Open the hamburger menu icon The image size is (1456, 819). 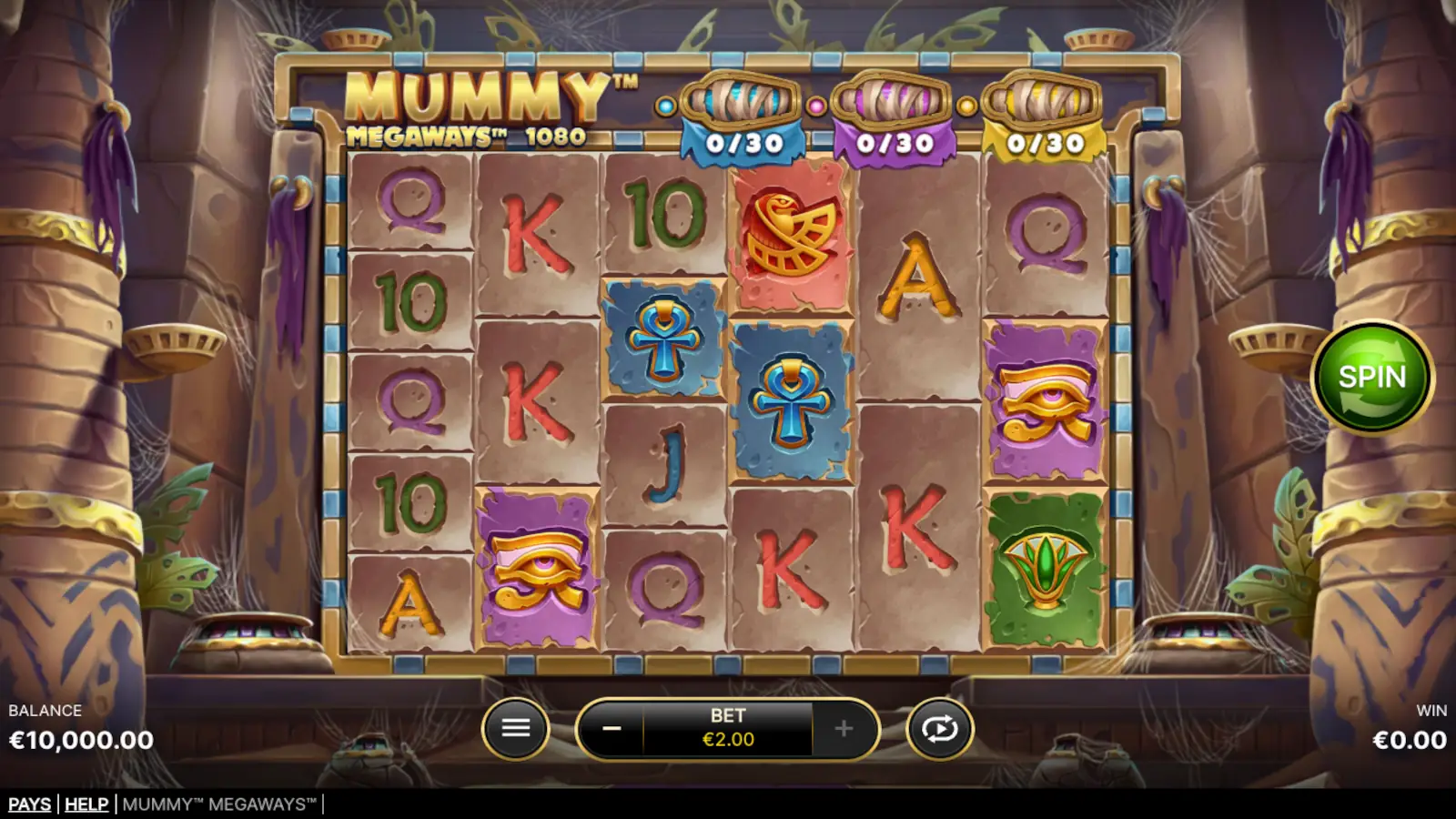click(x=518, y=728)
